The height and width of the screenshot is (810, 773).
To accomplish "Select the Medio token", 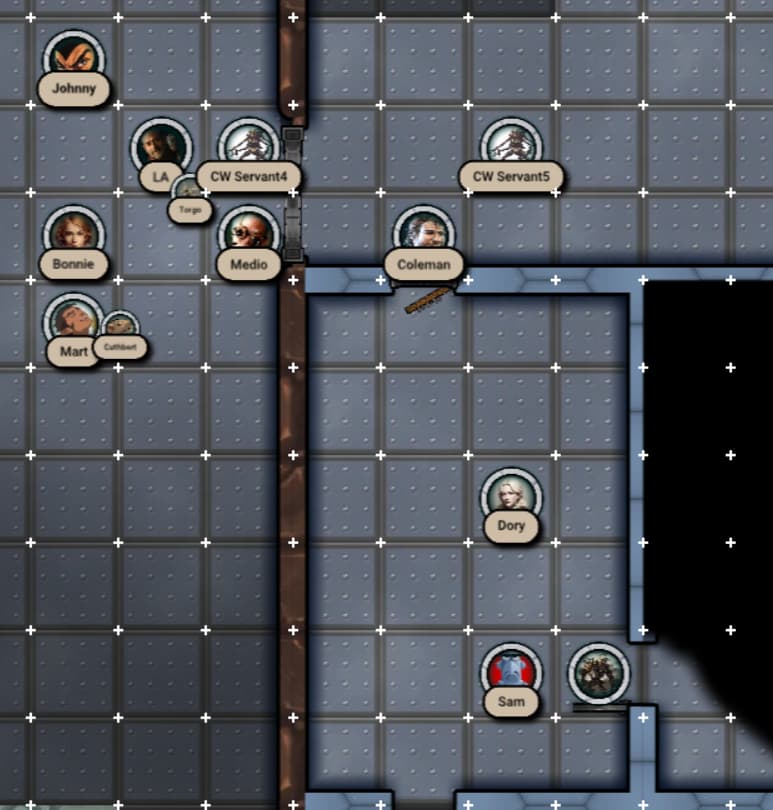I will 248,234.
